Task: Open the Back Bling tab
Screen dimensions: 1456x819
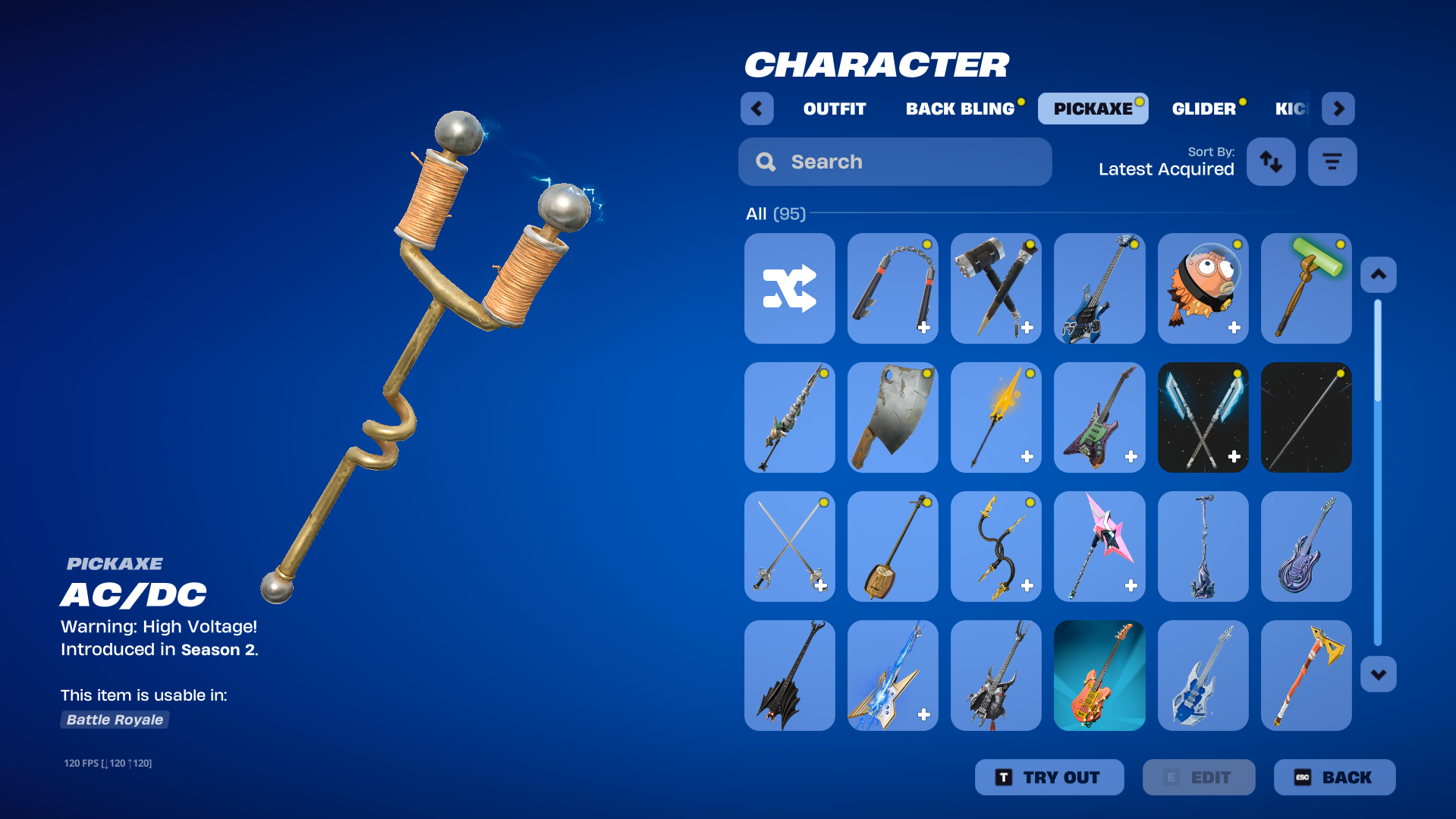Action: tap(960, 109)
